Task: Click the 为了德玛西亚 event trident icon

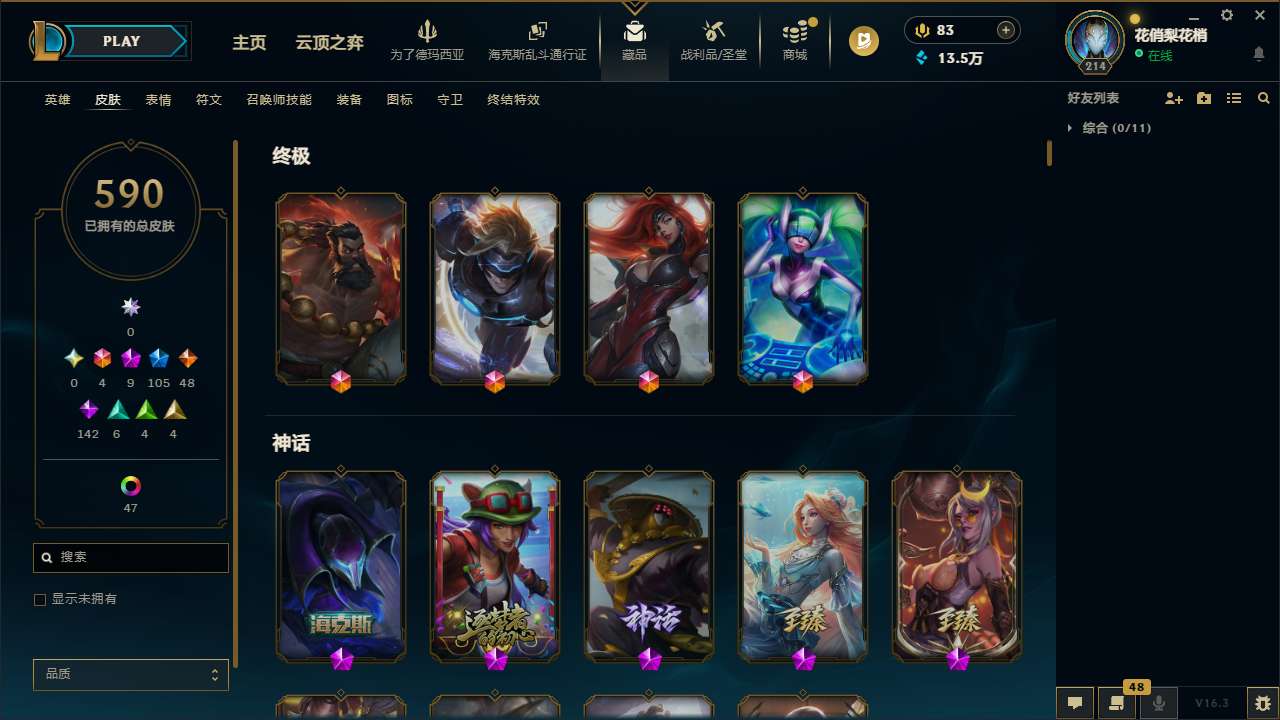Action: 428,33
